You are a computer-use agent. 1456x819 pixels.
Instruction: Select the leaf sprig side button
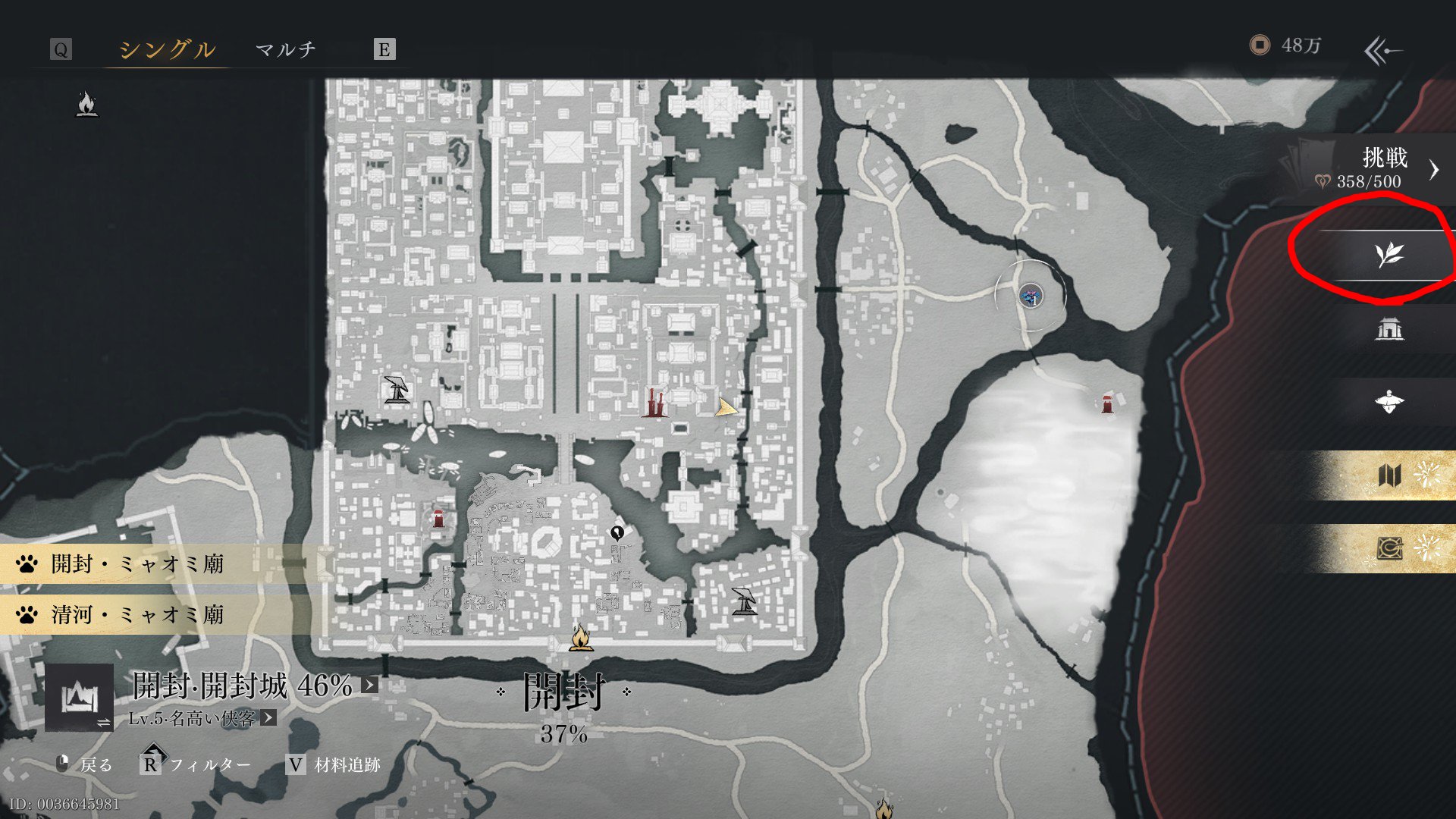1389,255
